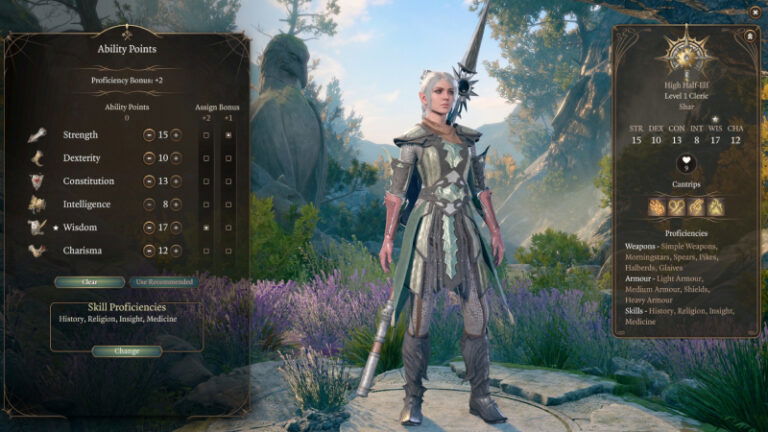This screenshot has width=768, height=432.
Task: Increase Strength by one point
Action: click(x=176, y=134)
